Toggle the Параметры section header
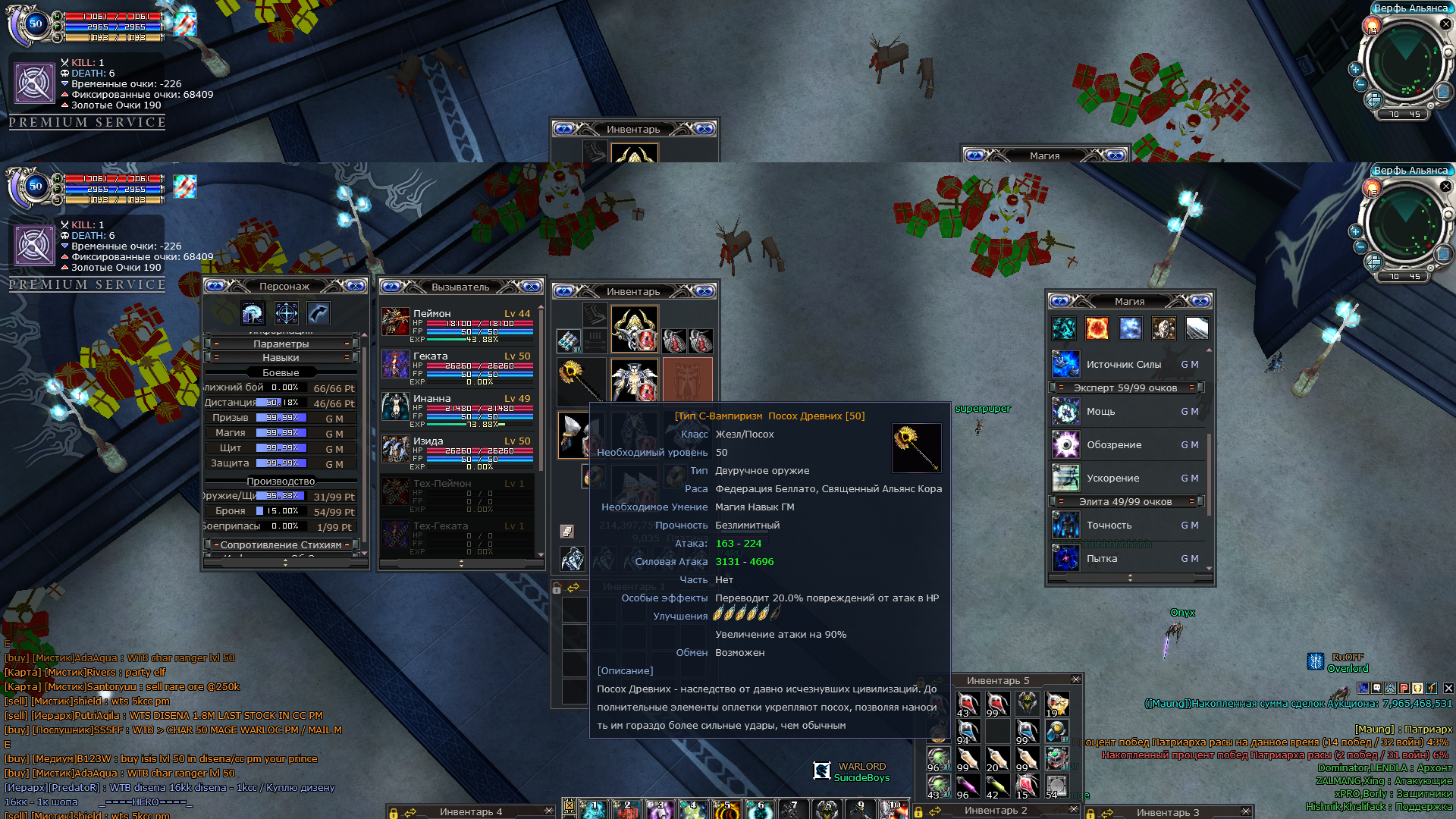 pyautogui.click(x=281, y=344)
